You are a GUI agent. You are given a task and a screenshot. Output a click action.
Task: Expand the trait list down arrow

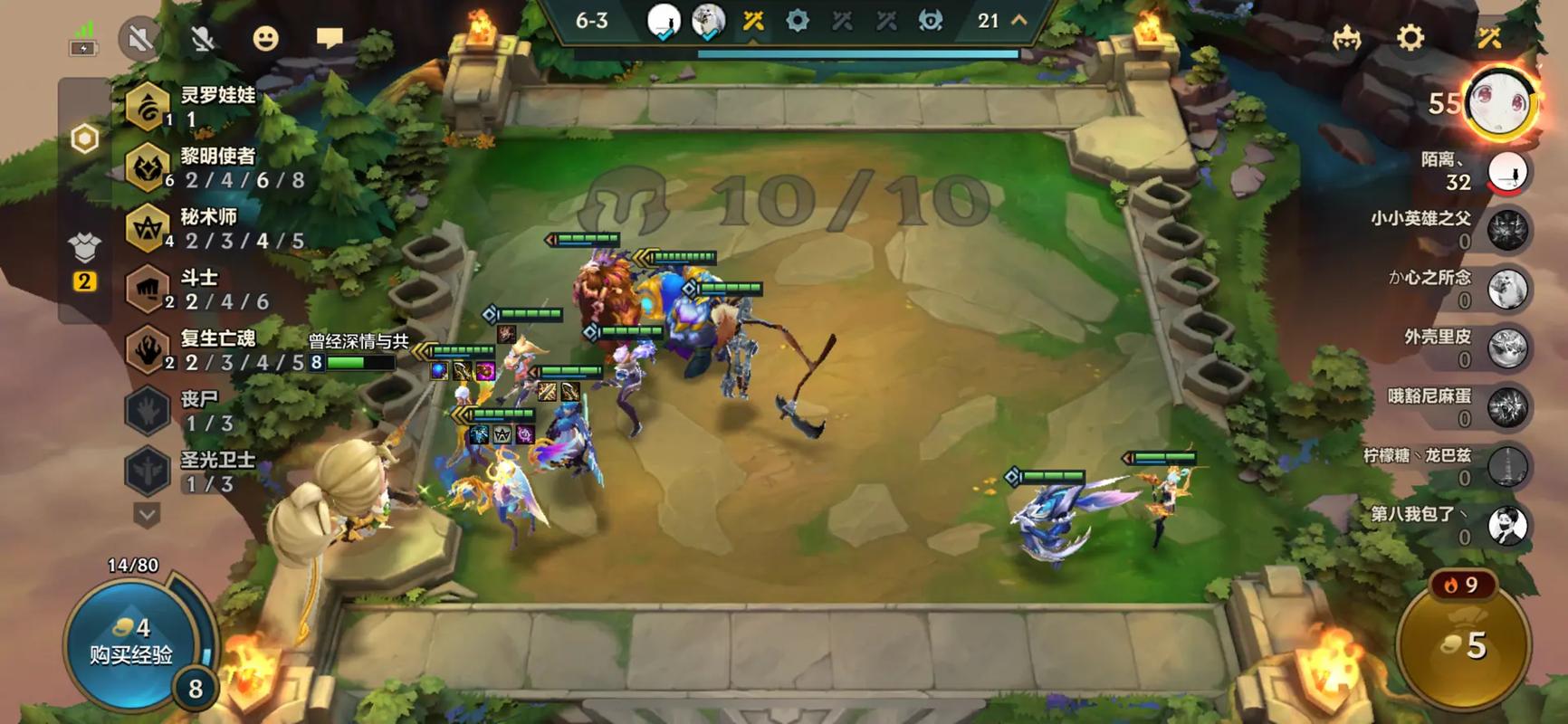(147, 514)
